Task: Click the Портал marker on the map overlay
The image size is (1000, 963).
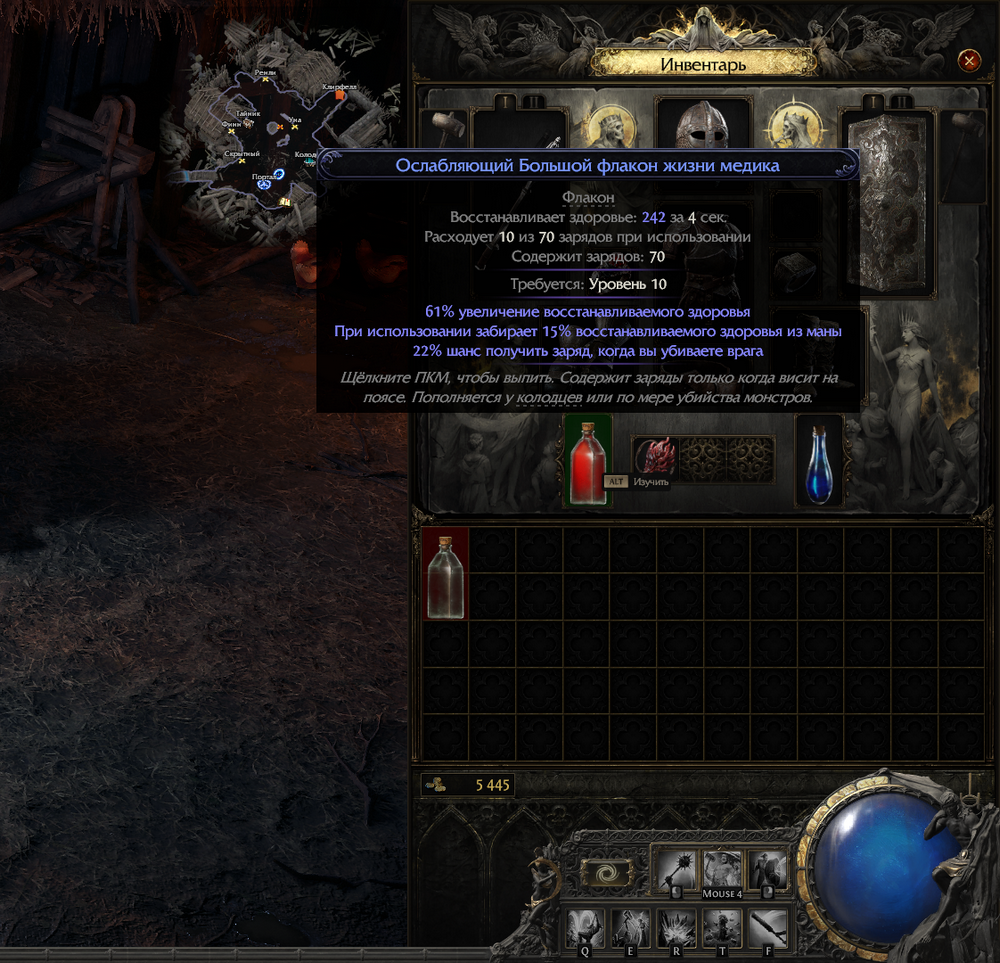Action: coord(265,184)
